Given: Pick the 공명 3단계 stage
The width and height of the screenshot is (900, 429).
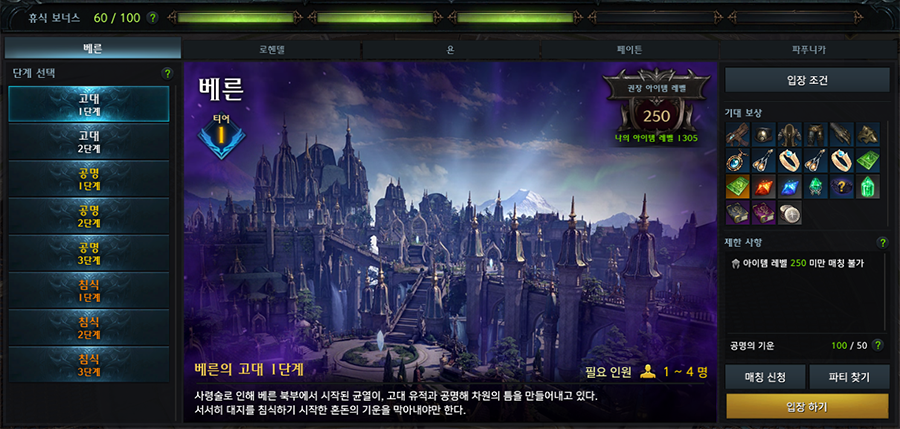Looking at the screenshot, I should (x=88, y=254).
